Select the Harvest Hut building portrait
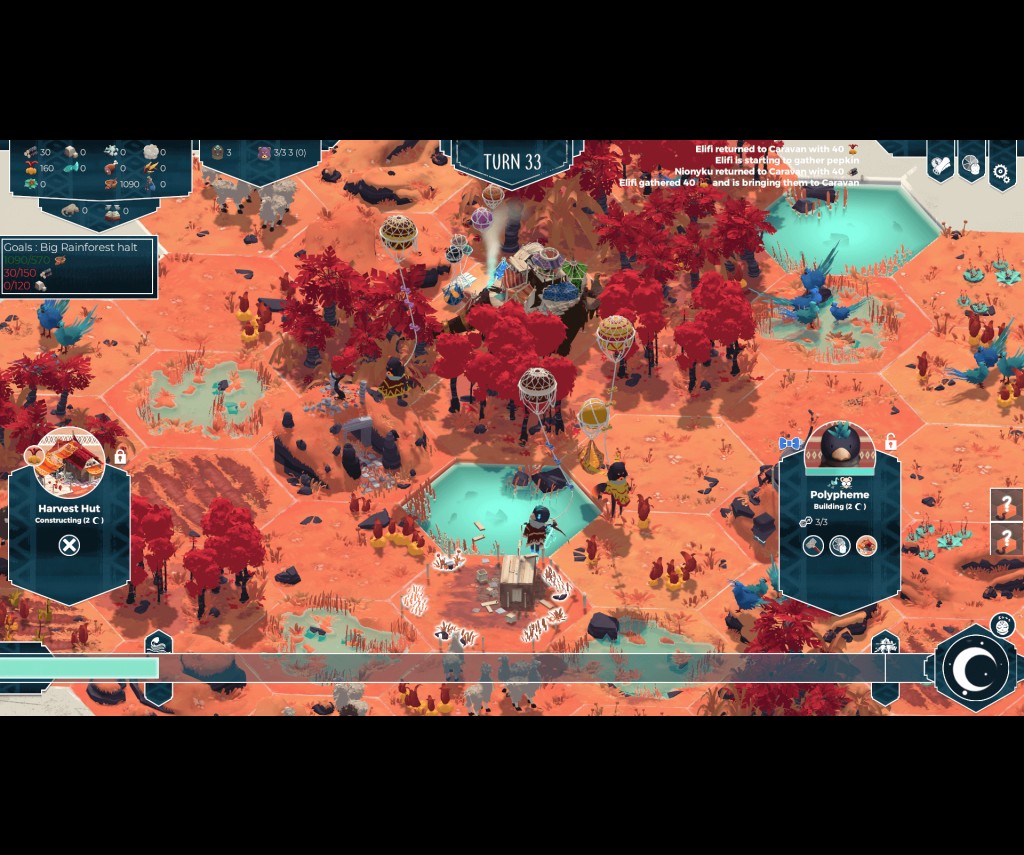This screenshot has height=855, width=1024. tap(69, 461)
